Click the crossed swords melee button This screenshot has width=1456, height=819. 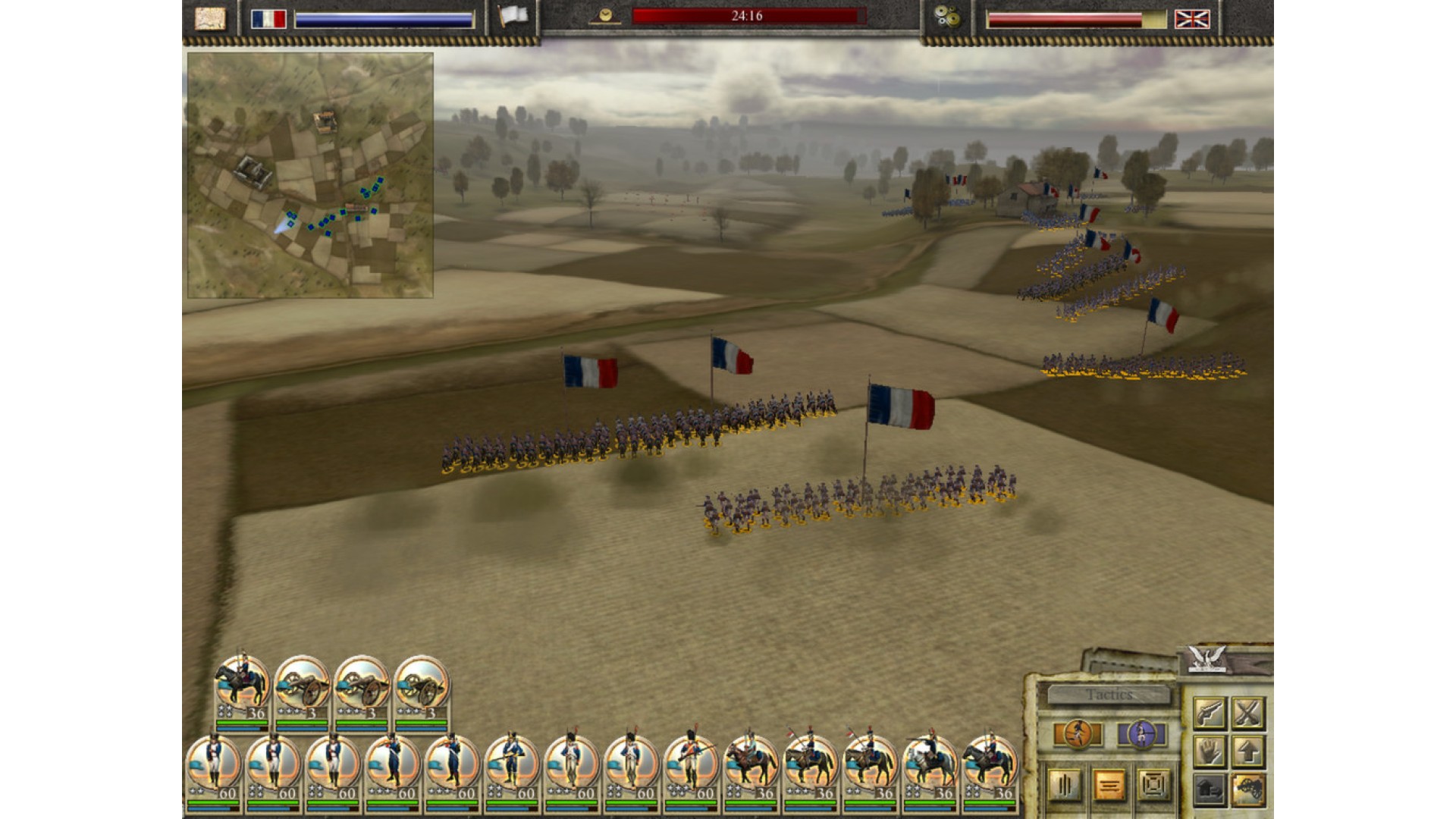(1247, 713)
